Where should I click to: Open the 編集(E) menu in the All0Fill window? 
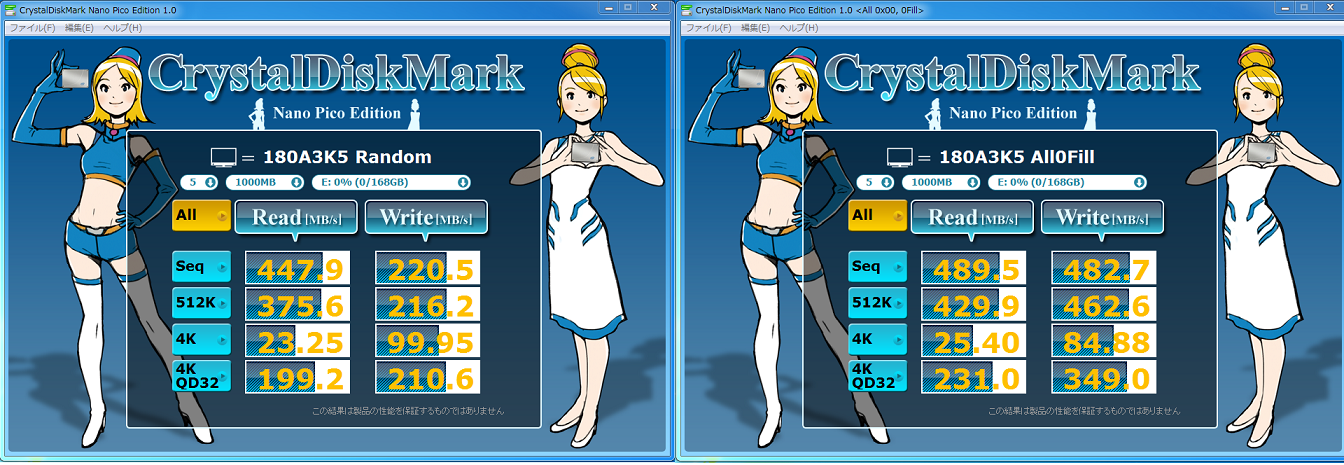coord(755,28)
